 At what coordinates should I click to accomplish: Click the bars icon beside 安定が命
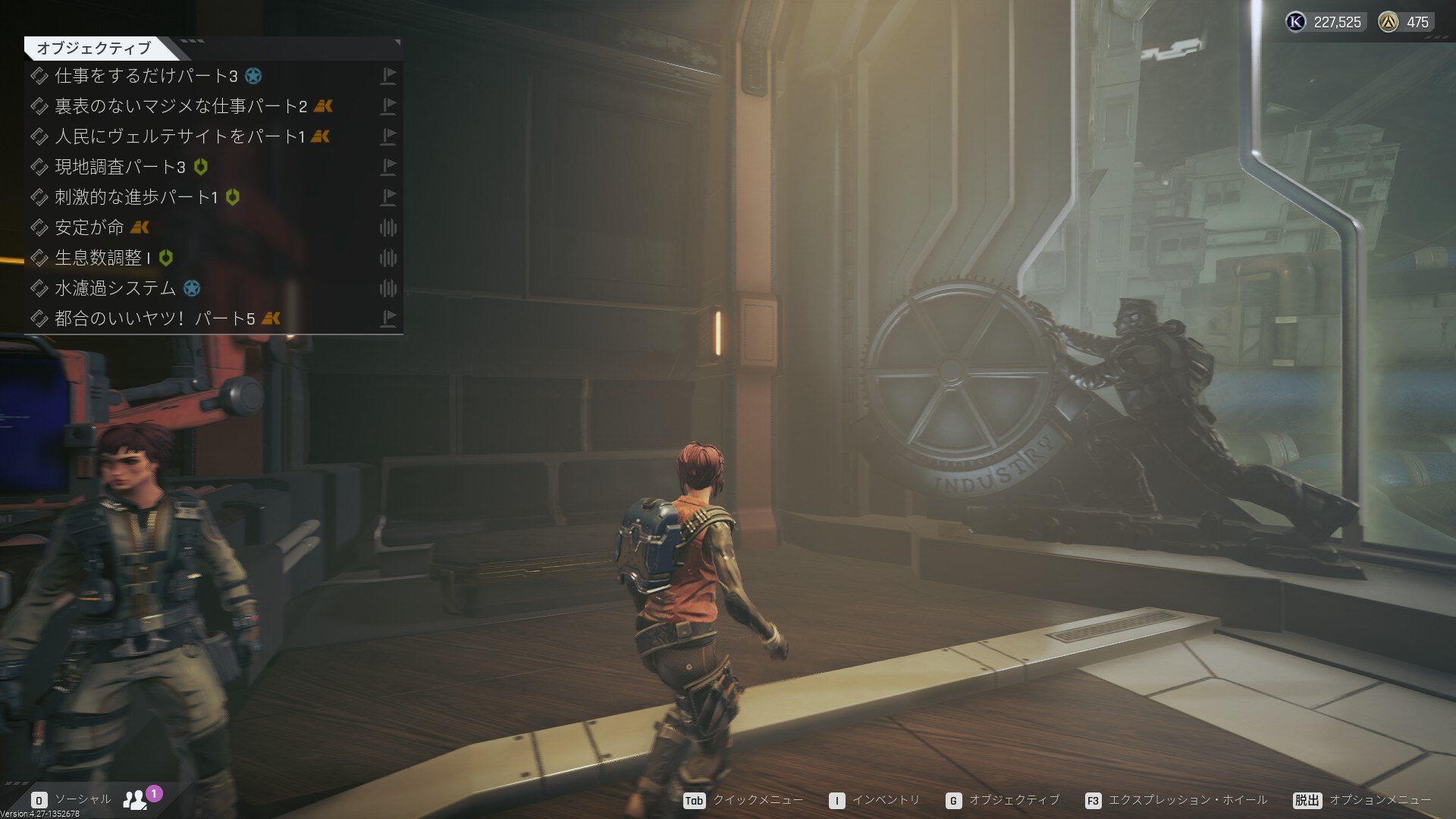point(388,227)
